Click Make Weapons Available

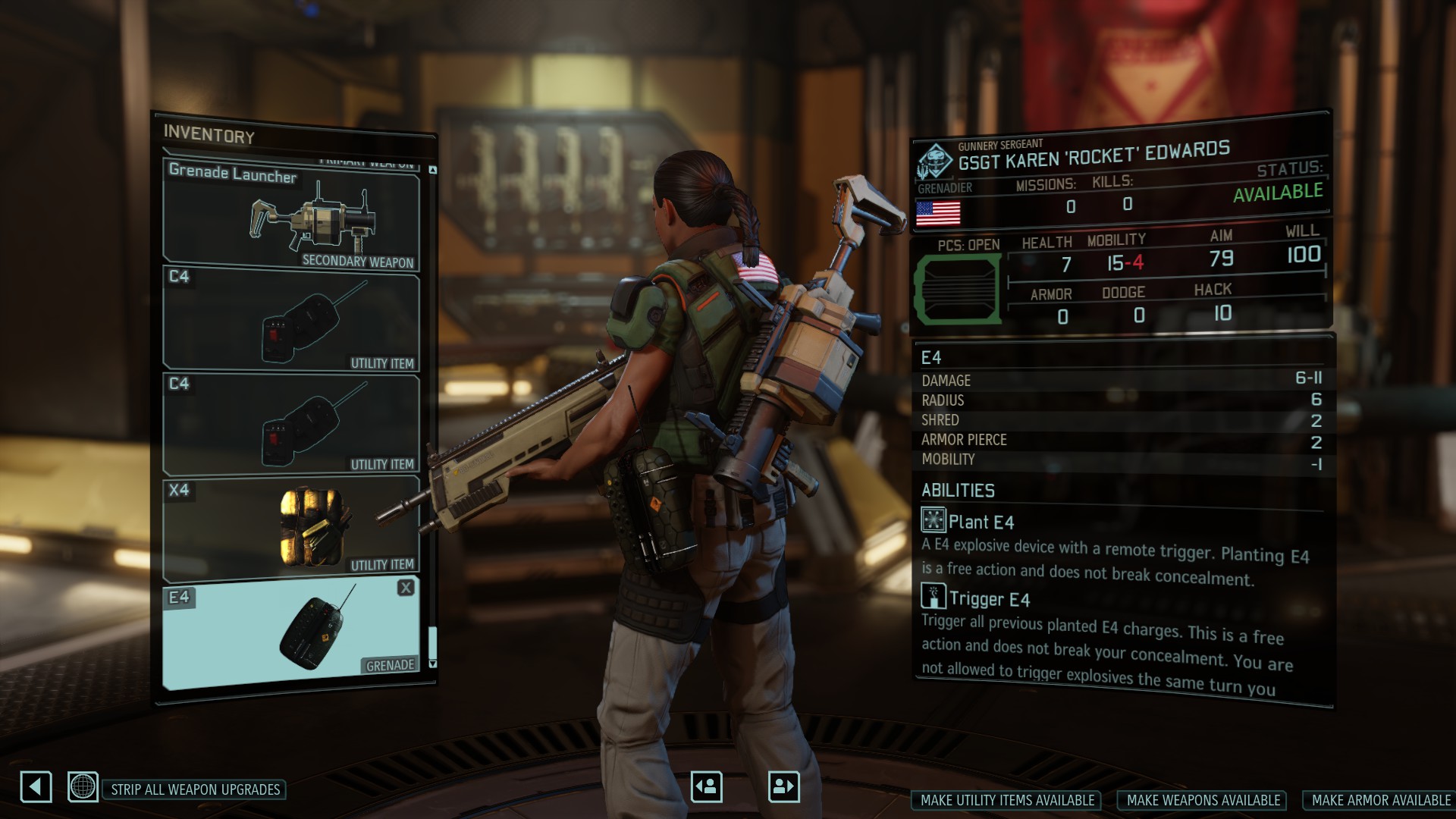click(x=1203, y=800)
